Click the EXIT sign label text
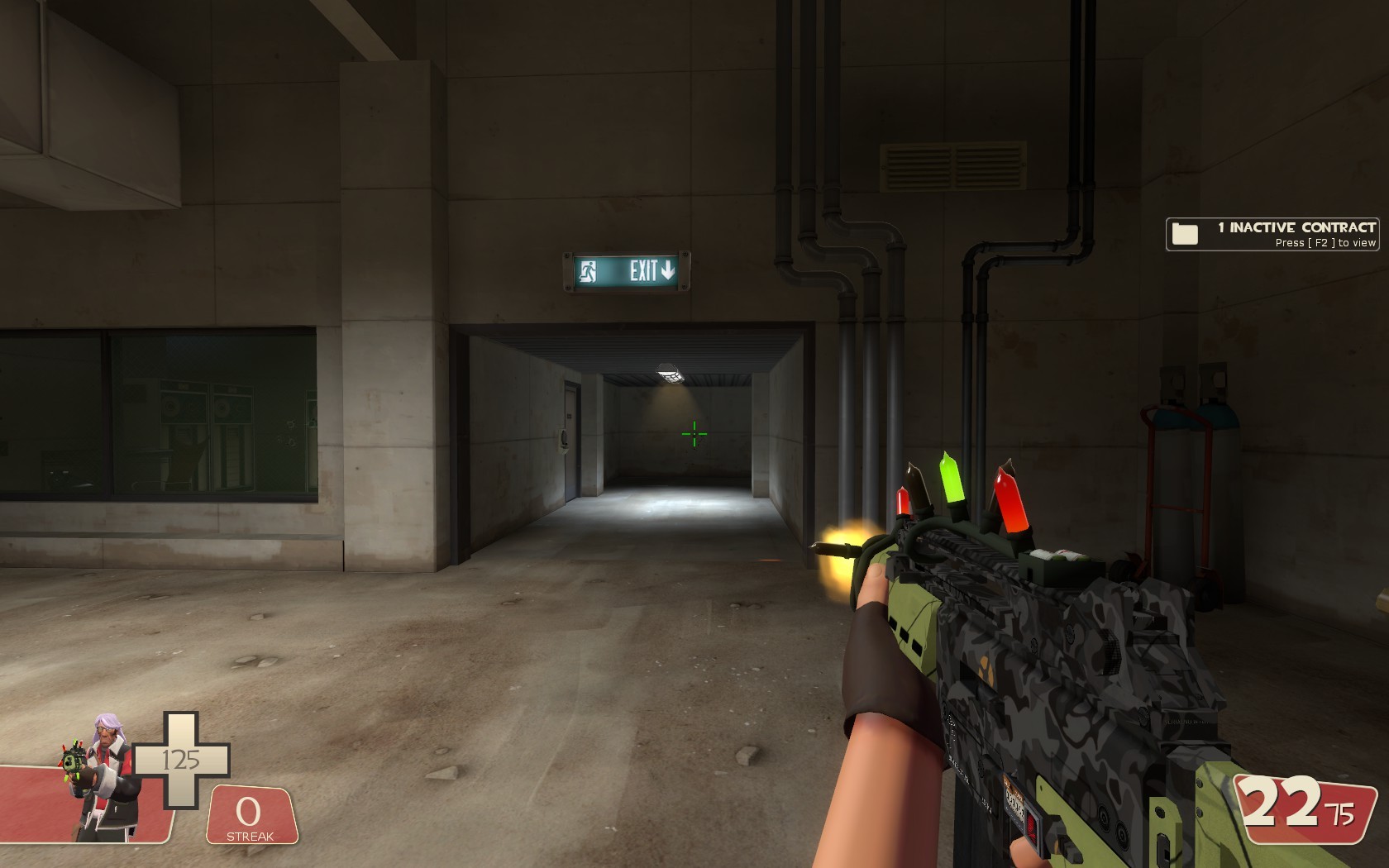 (644, 269)
